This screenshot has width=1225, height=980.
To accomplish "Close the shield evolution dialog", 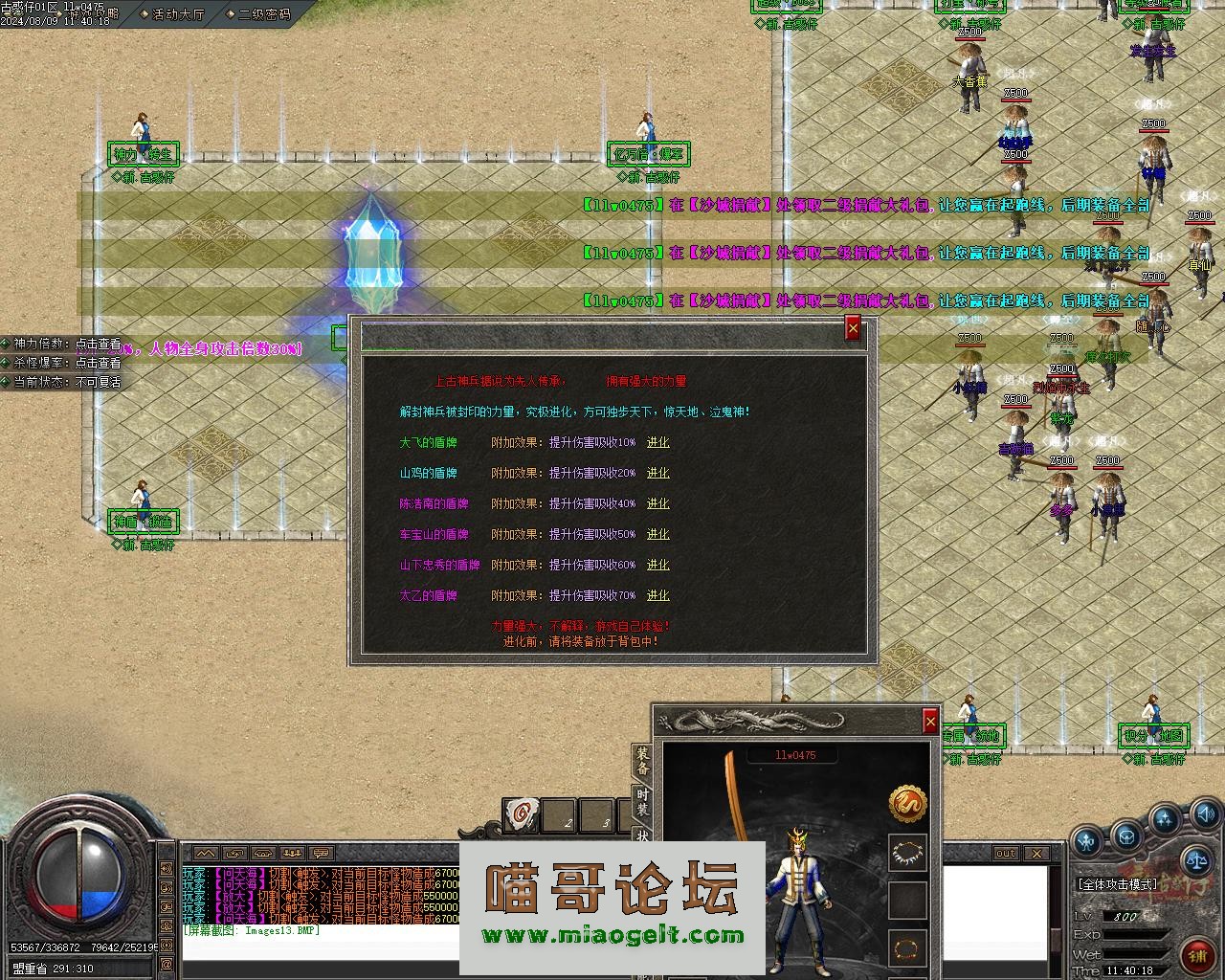I will (x=853, y=329).
